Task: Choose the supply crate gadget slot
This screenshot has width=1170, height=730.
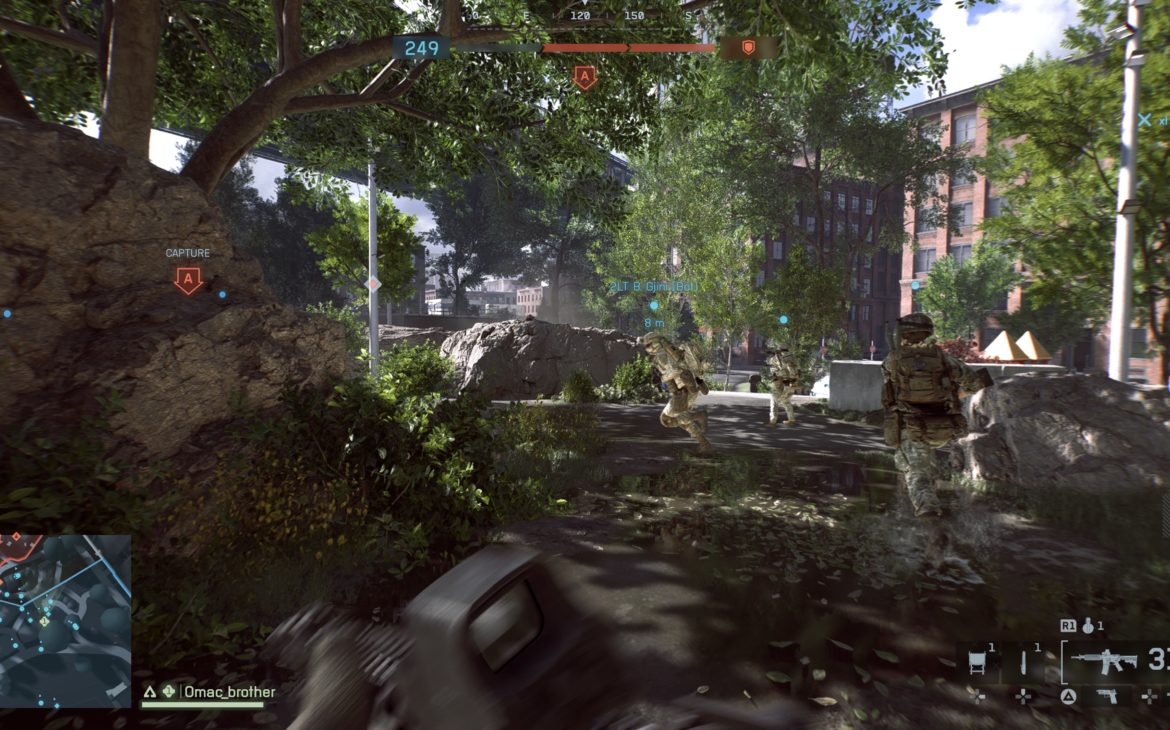Action: tap(979, 661)
